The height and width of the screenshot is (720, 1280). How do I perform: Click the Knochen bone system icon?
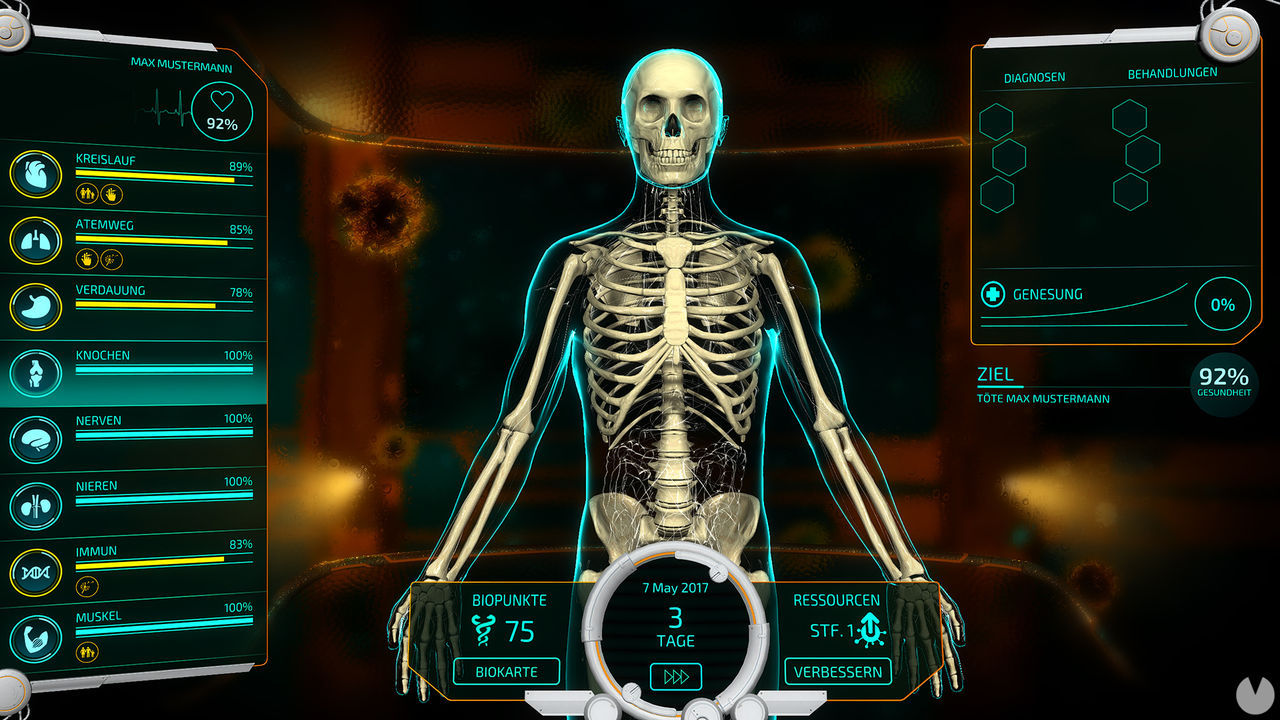coord(35,371)
